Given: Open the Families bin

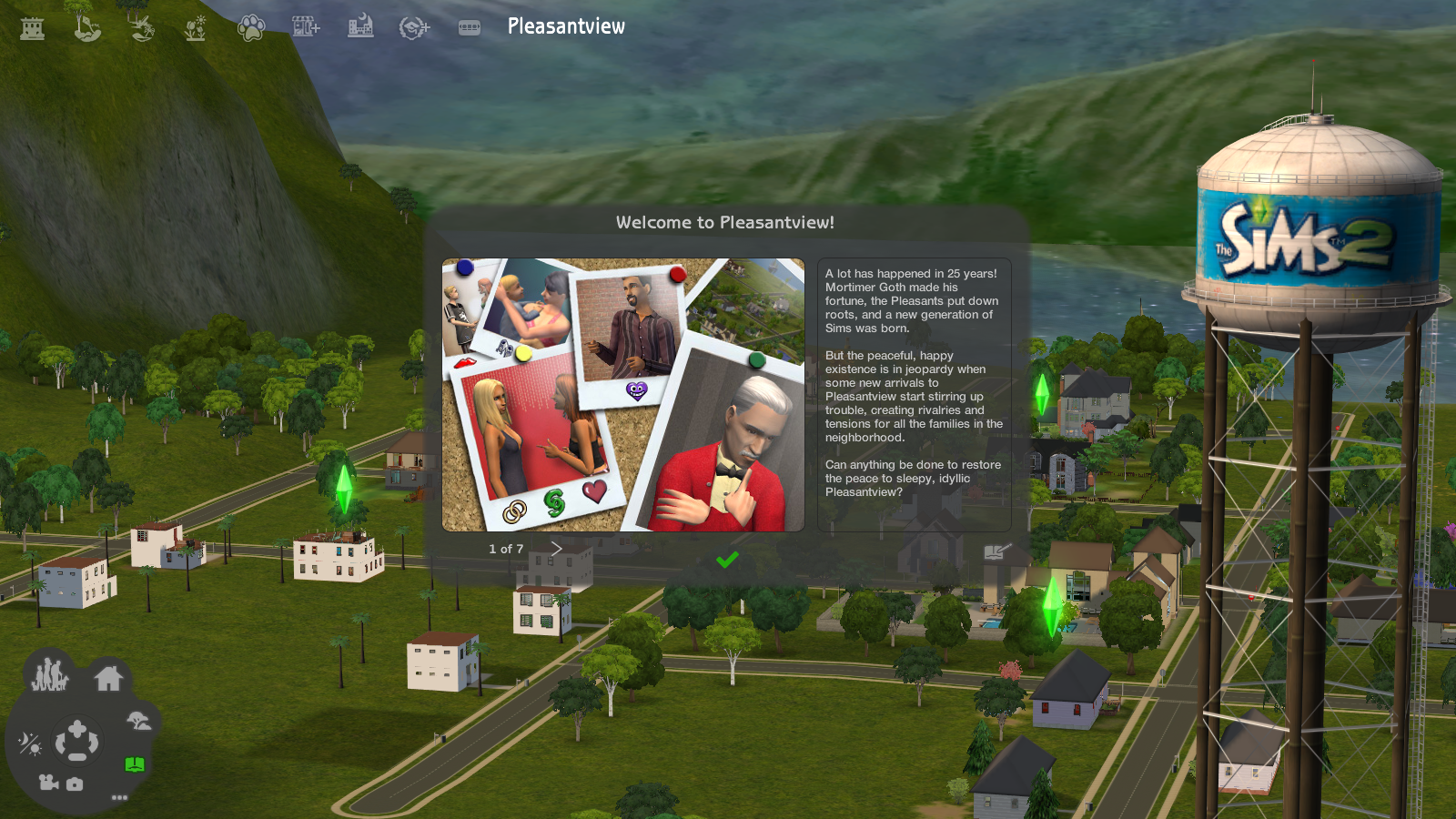Looking at the screenshot, I should (x=50, y=675).
